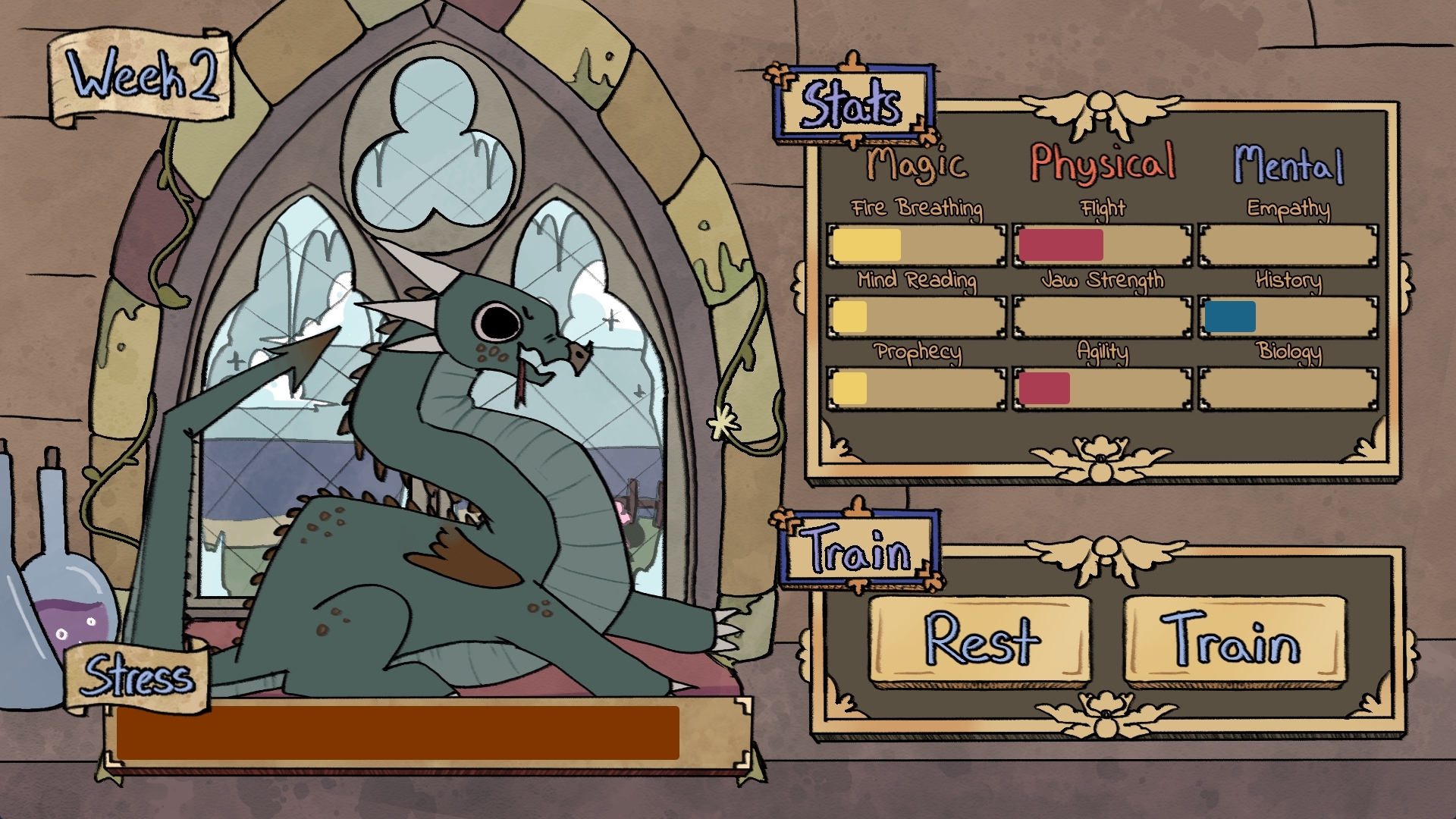Select the Train button
This screenshot has height=819, width=1456.
coord(1234,639)
